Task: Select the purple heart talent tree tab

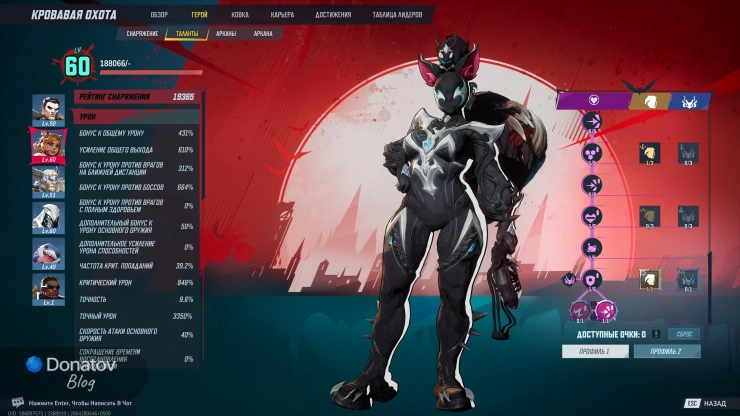Action: point(591,100)
